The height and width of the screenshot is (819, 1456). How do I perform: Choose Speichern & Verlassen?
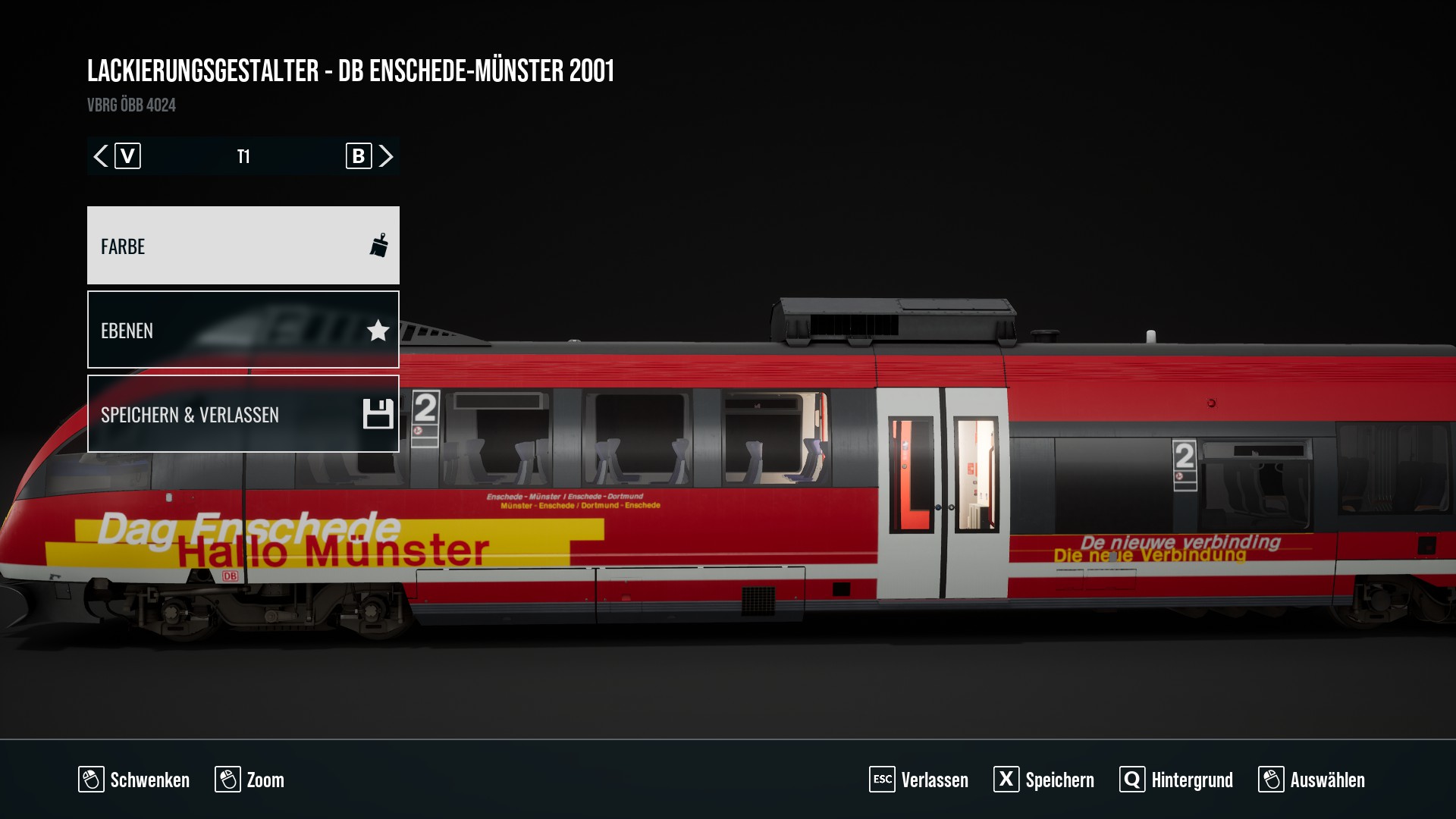tap(243, 414)
